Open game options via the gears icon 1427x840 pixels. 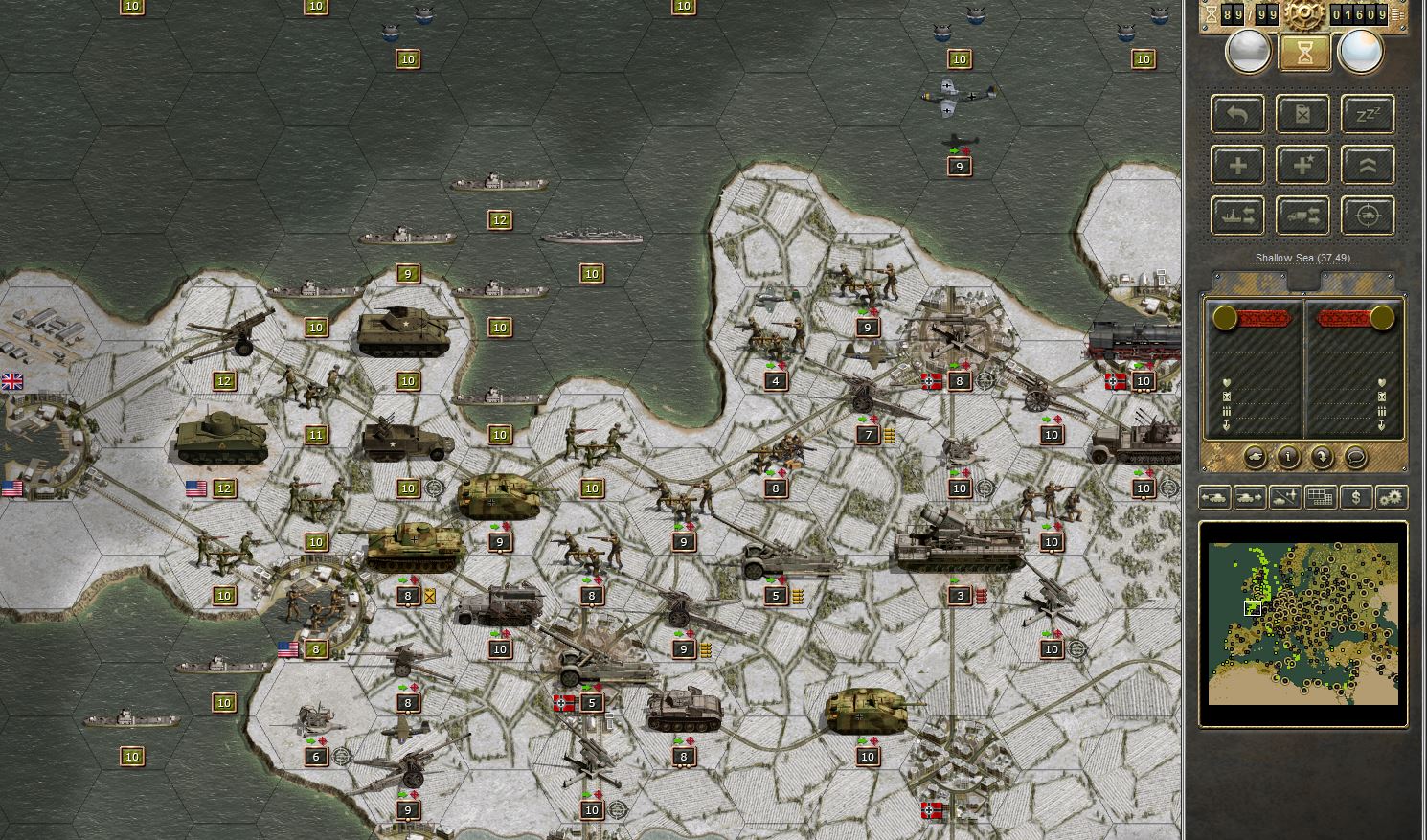tap(1391, 497)
